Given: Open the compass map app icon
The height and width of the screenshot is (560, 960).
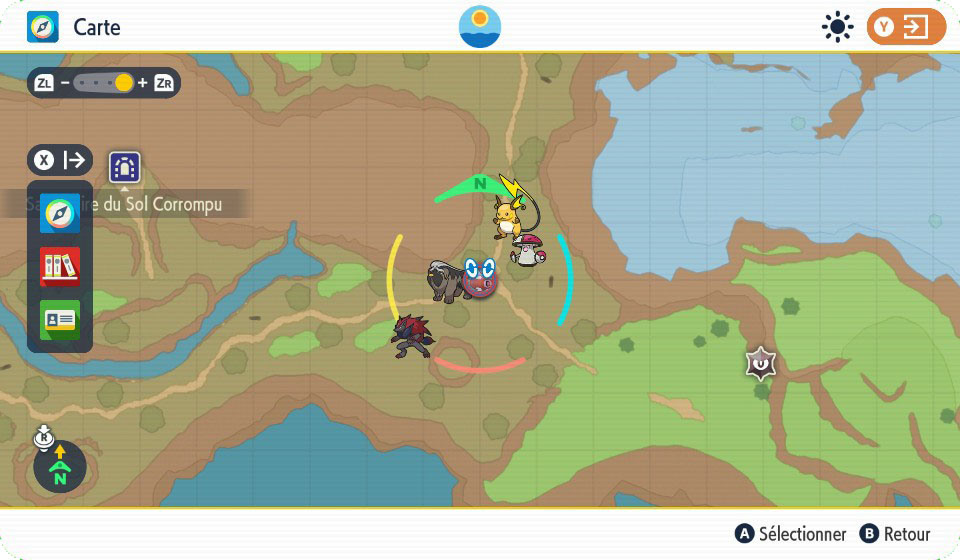Looking at the screenshot, I should [x=59, y=215].
